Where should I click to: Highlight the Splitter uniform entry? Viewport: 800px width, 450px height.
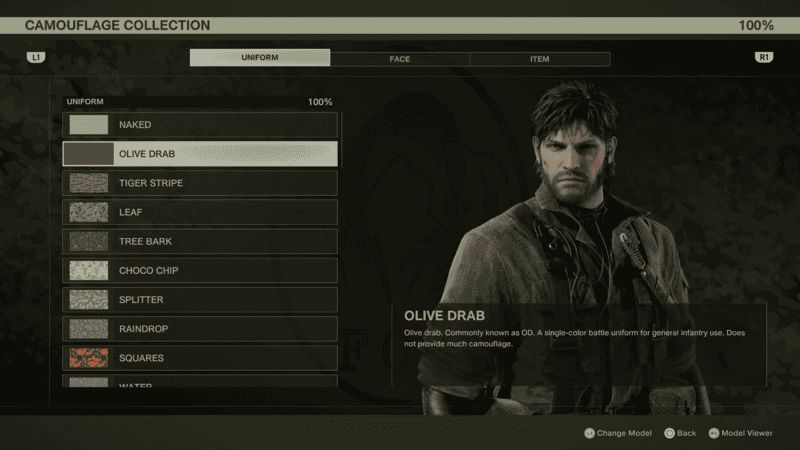coord(200,299)
